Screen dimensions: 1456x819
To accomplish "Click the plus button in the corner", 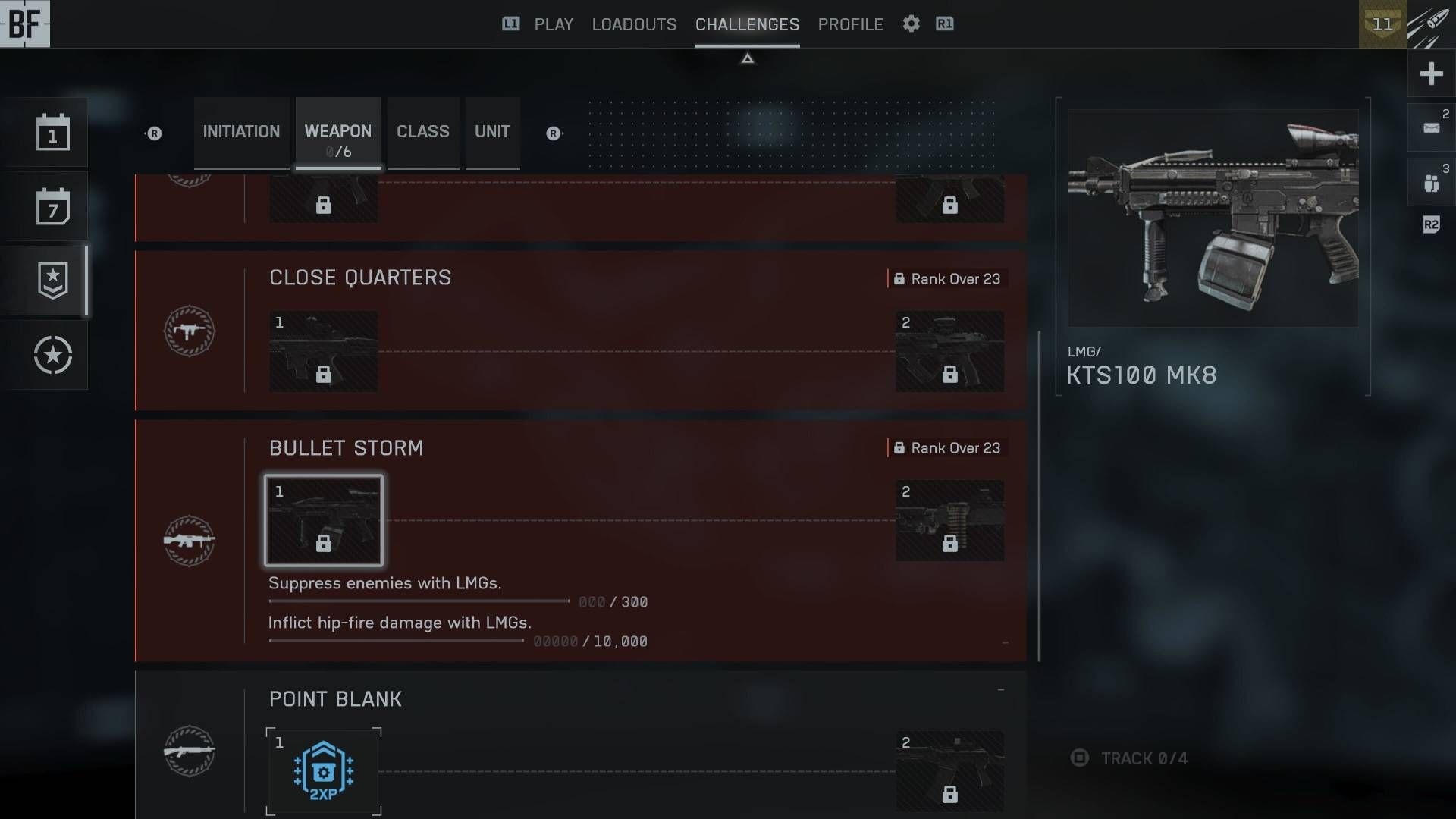I will point(1431,74).
